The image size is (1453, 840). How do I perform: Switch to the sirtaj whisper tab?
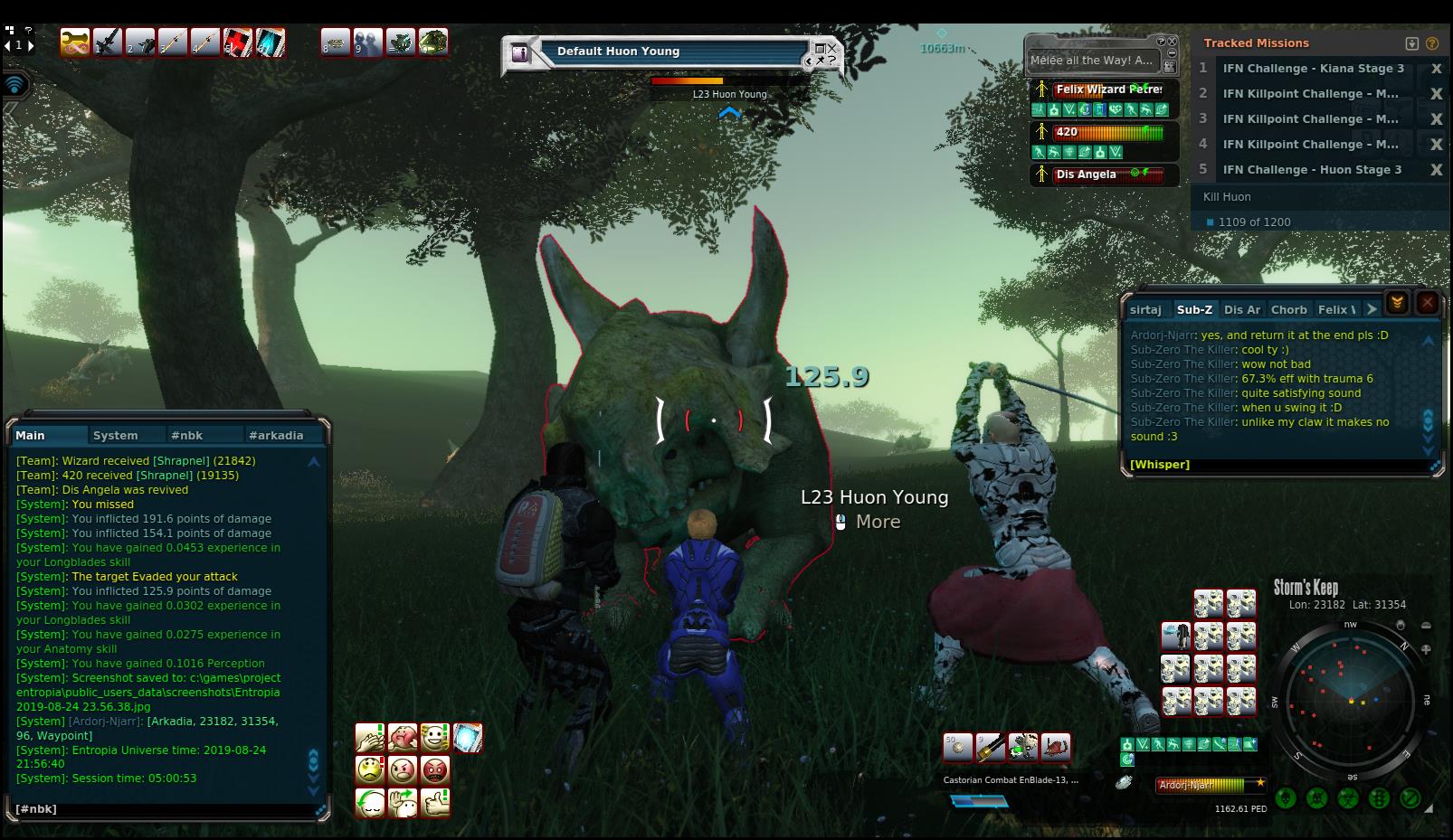coord(1145,309)
